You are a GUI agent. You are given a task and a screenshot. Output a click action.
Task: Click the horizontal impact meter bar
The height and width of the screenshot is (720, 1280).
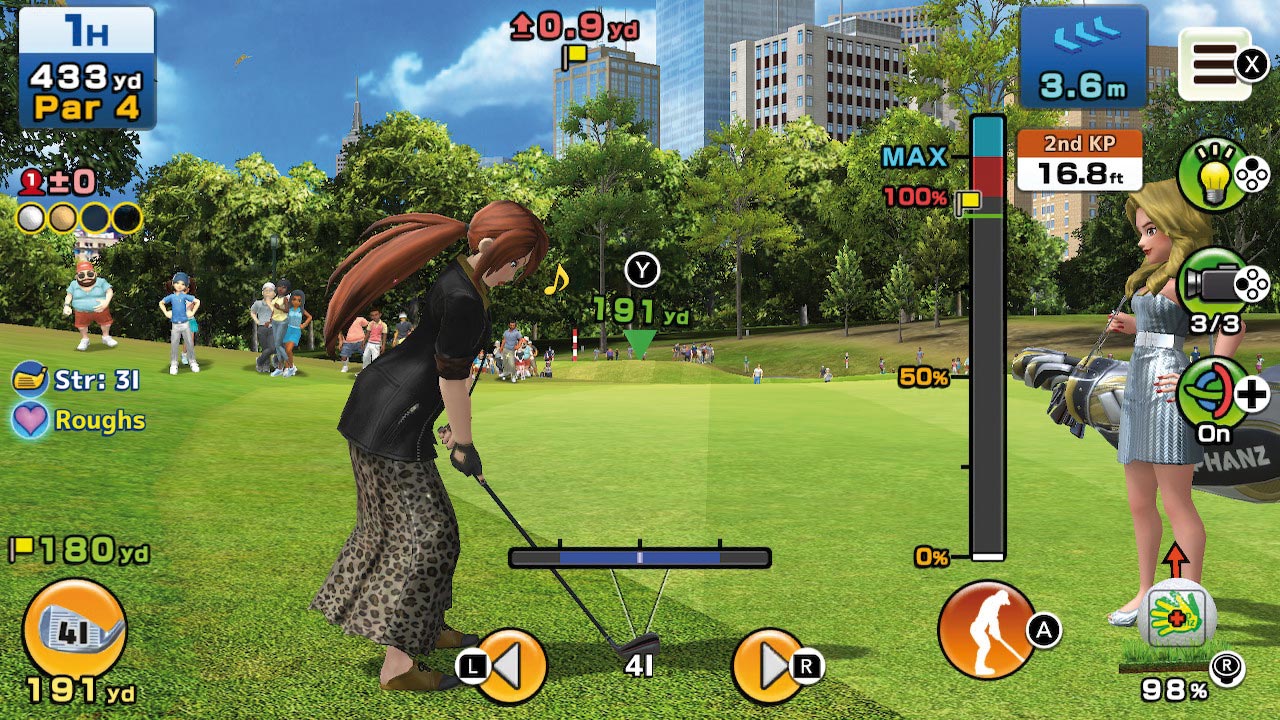click(639, 558)
